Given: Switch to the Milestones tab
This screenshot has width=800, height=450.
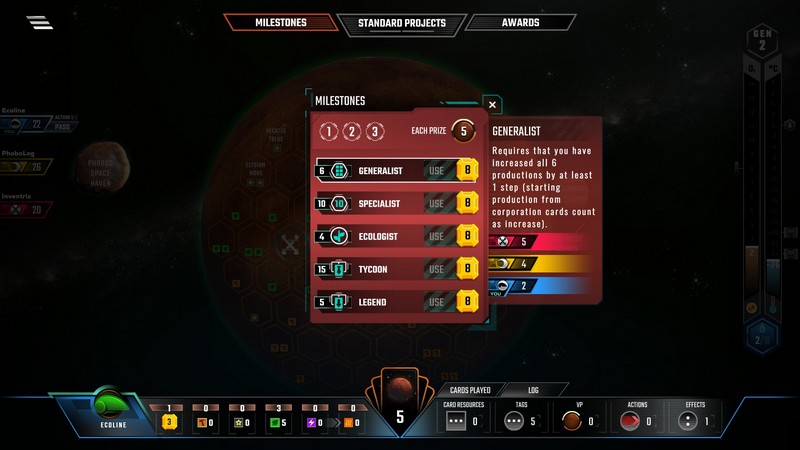Looking at the screenshot, I should (280, 22).
